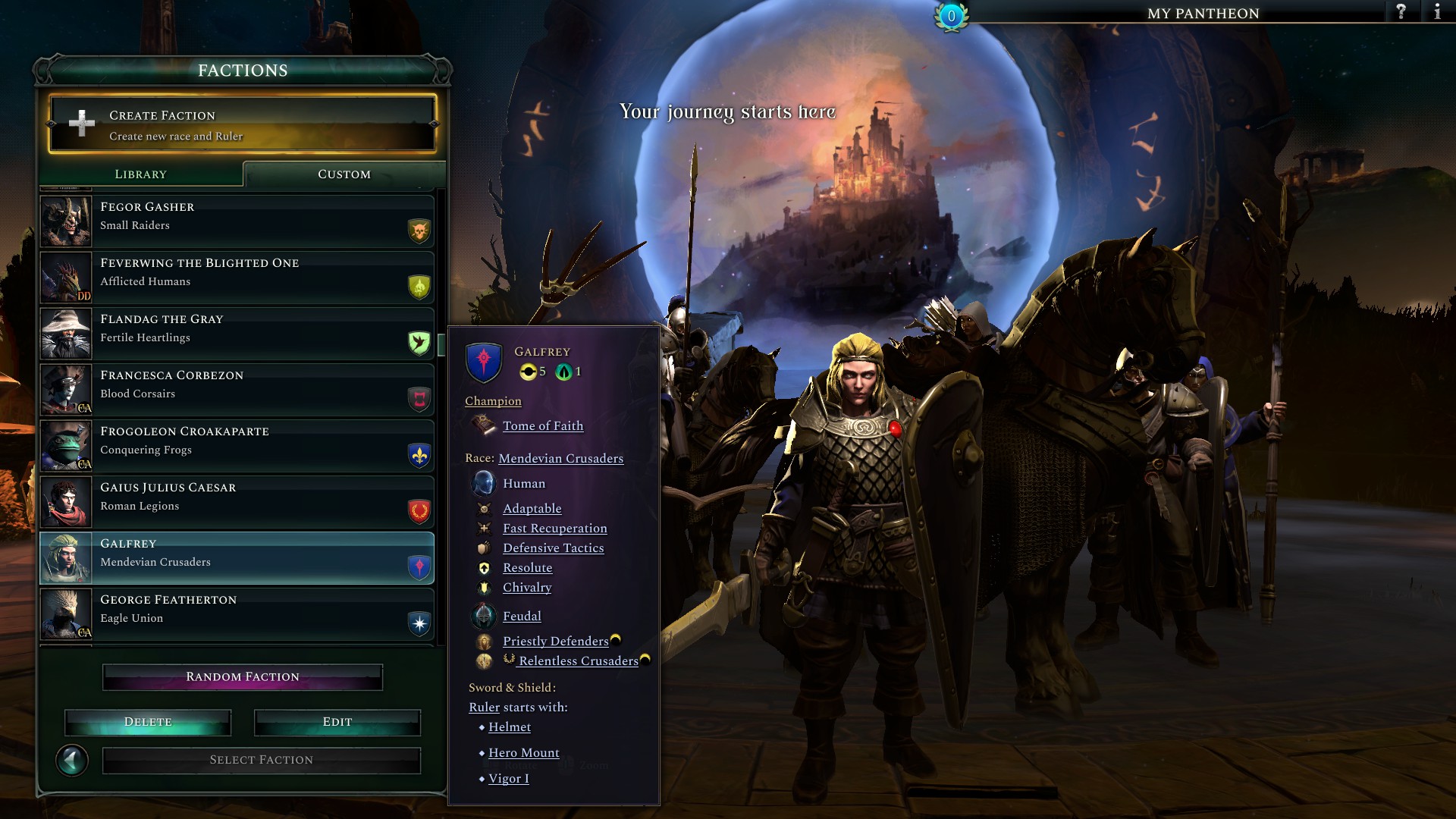Click the pantheon level laurel badge

coord(950,13)
